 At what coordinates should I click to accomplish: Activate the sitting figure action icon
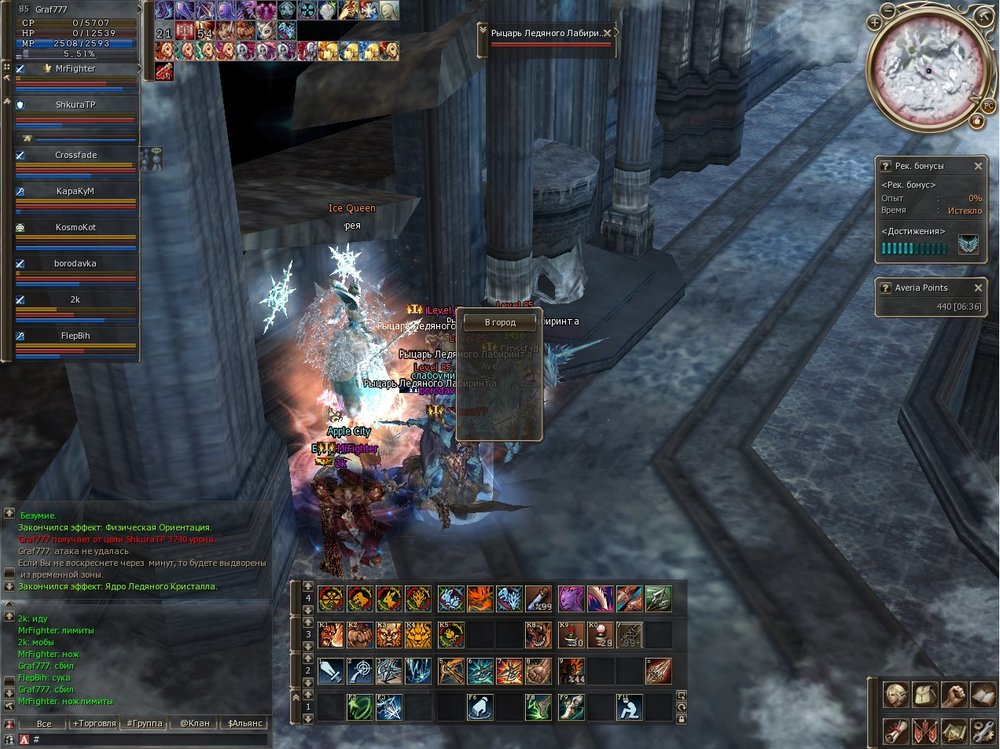coord(629,706)
